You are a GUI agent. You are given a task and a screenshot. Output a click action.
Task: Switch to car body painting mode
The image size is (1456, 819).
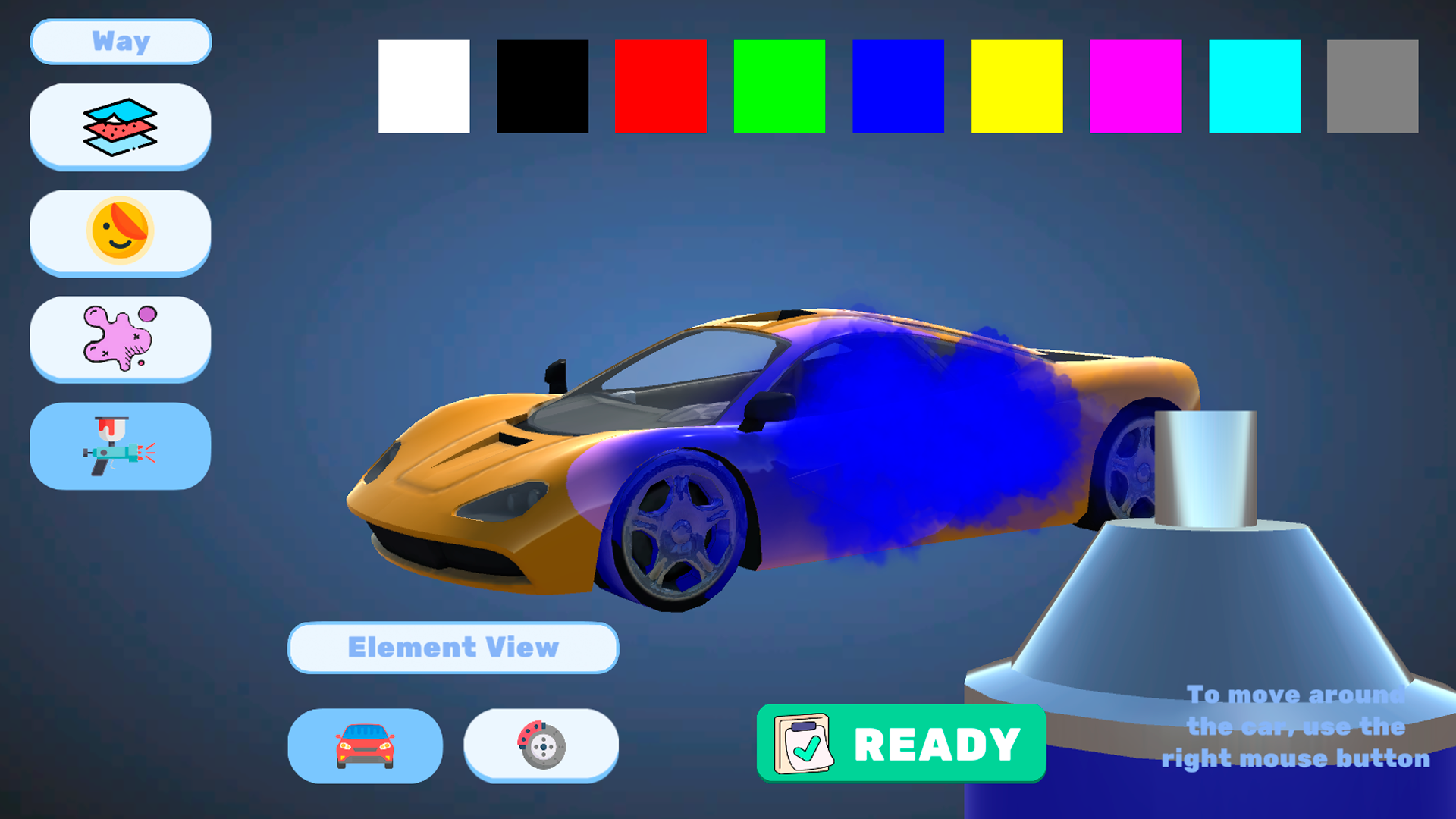365,745
